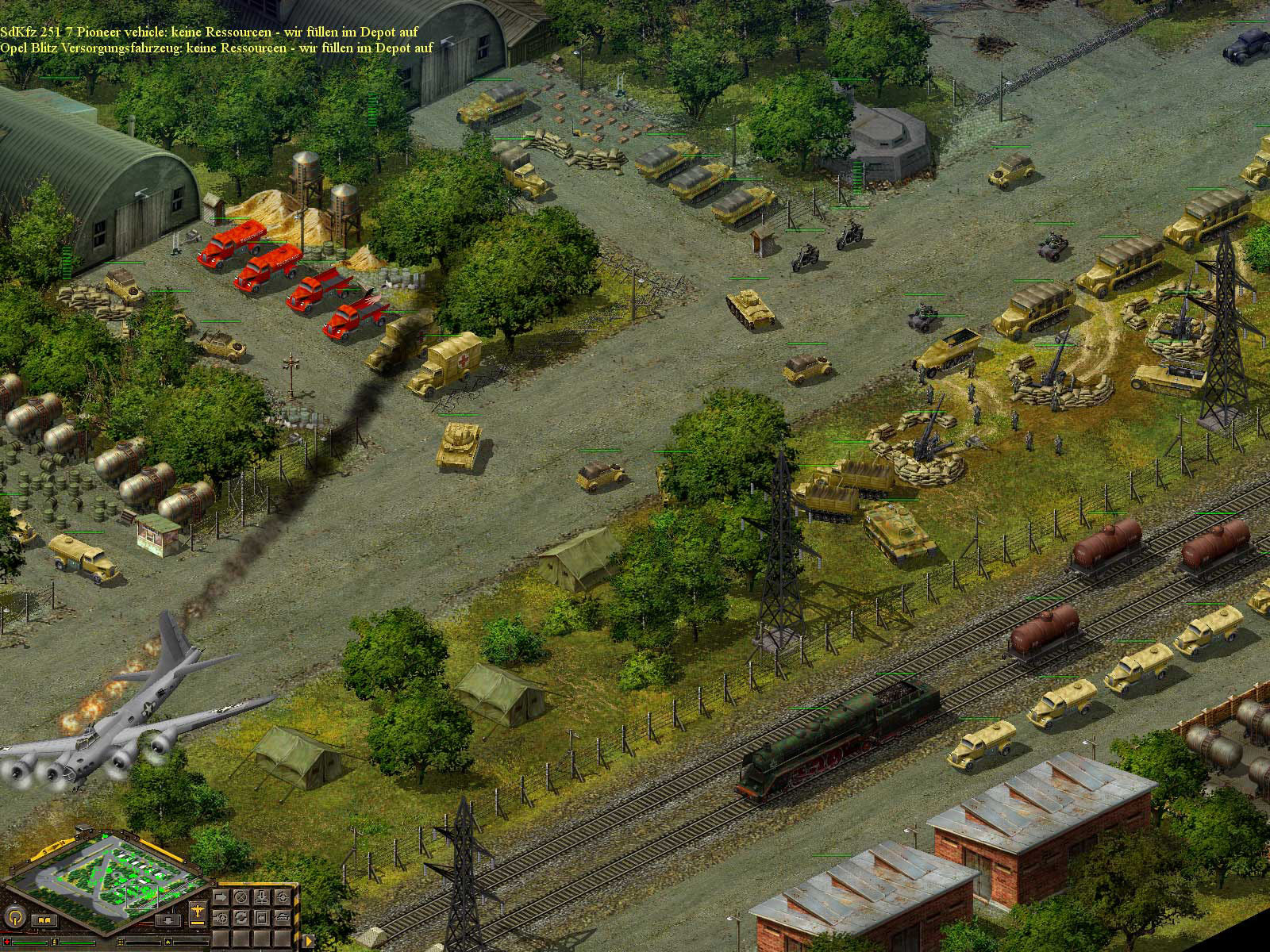Open the binoculars unit info button
1270x952 pixels.
(x=45, y=920)
